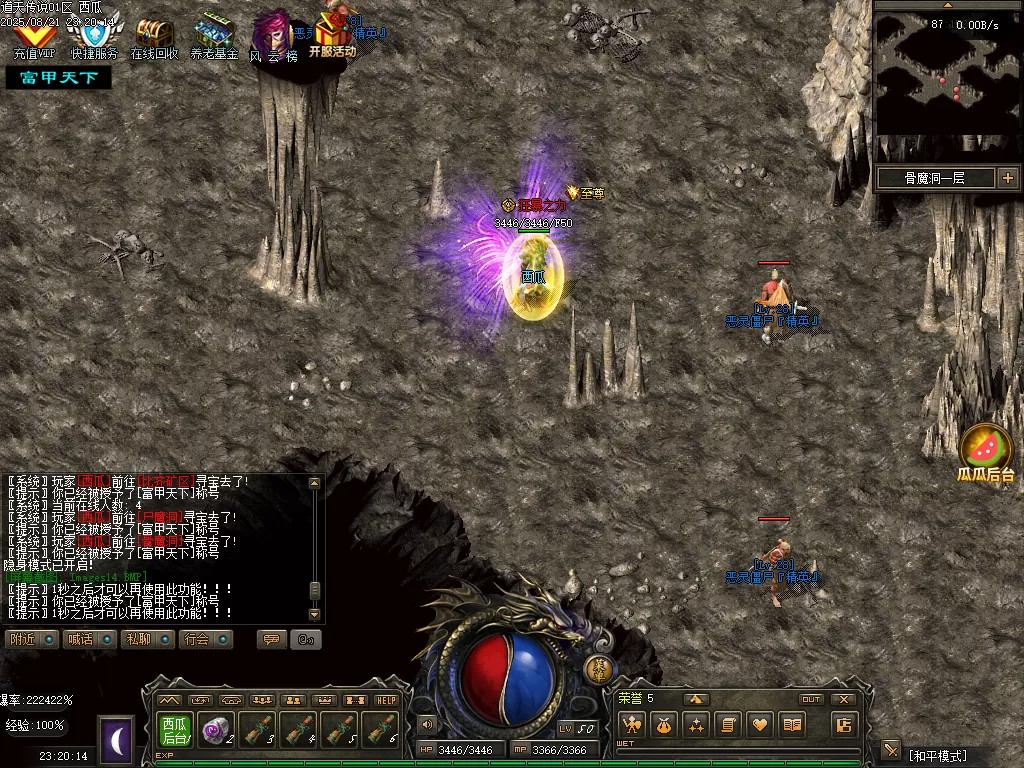The height and width of the screenshot is (768, 1024).
Task: Select the 行会 guild chat channel
Action: 206,639
